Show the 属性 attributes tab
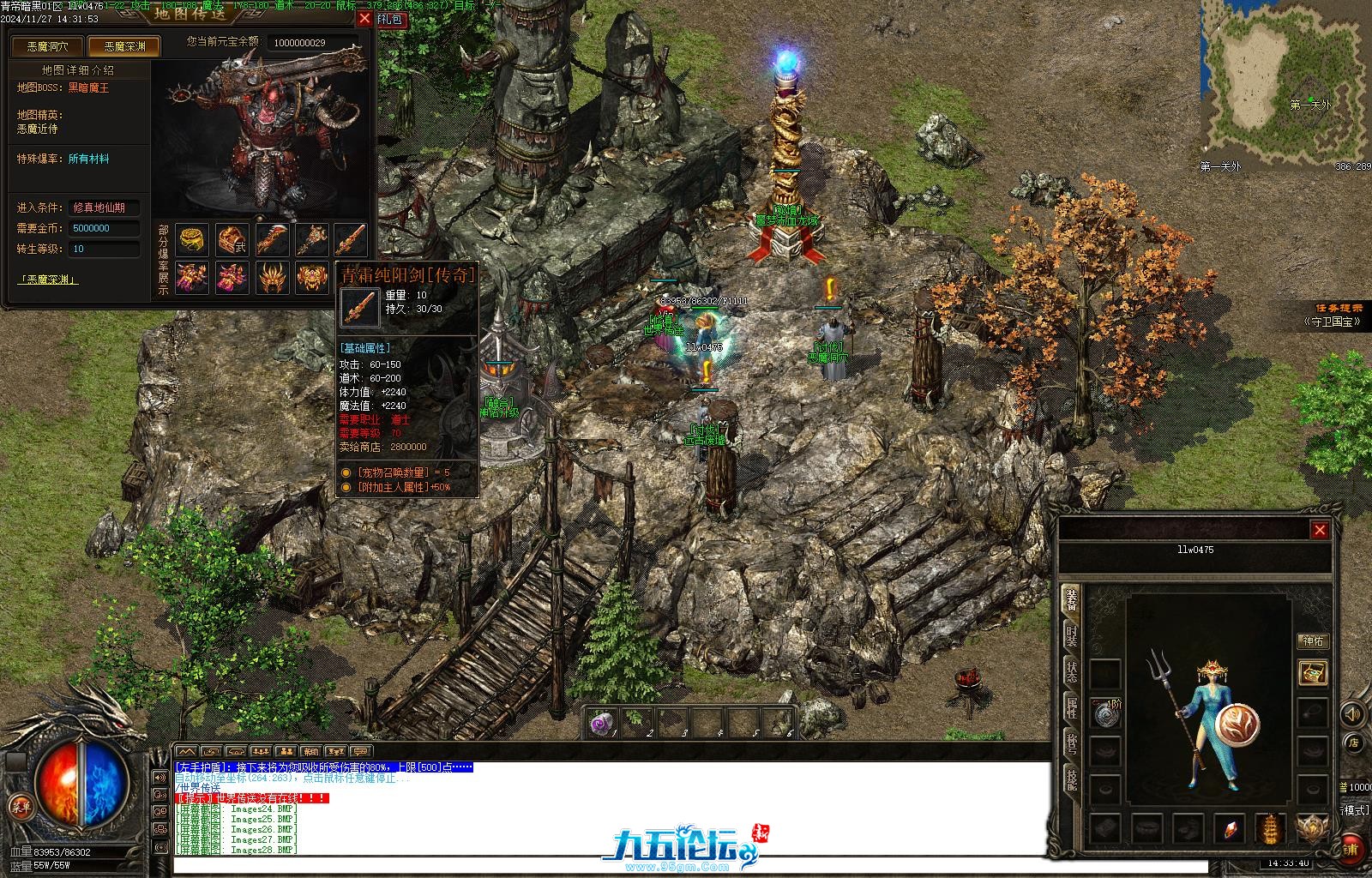Image resolution: width=1372 pixels, height=878 pixels. (x=1071, y=707)
